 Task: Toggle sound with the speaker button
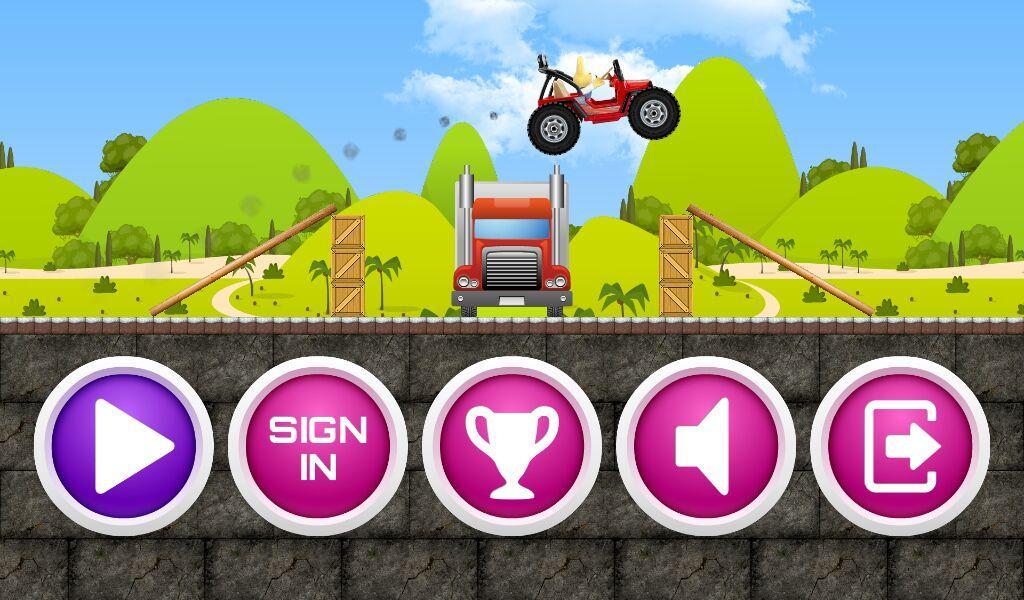(x=706, y=446)
